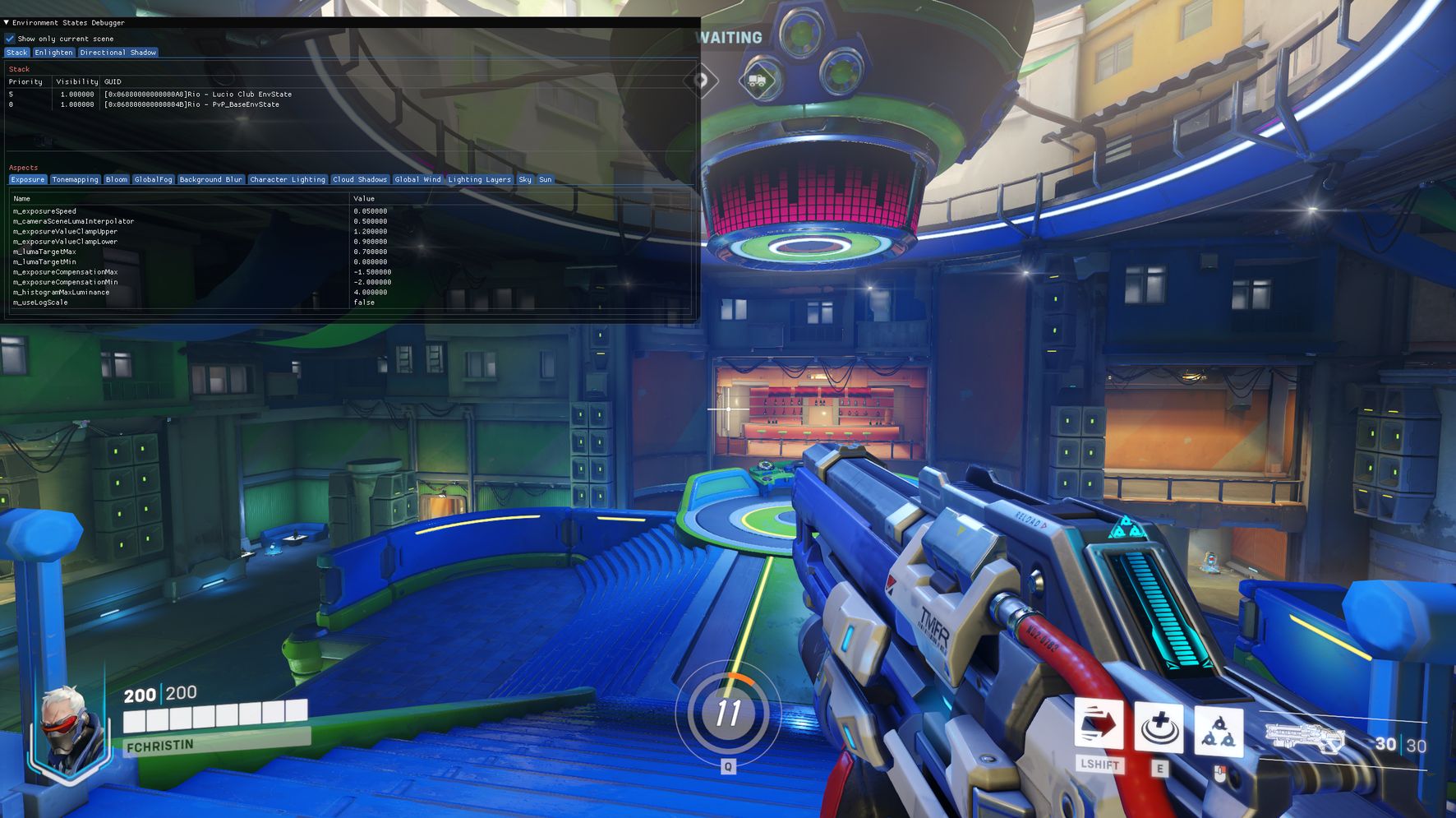Activate the Sprint ability icon

[x=1099, y=725]
